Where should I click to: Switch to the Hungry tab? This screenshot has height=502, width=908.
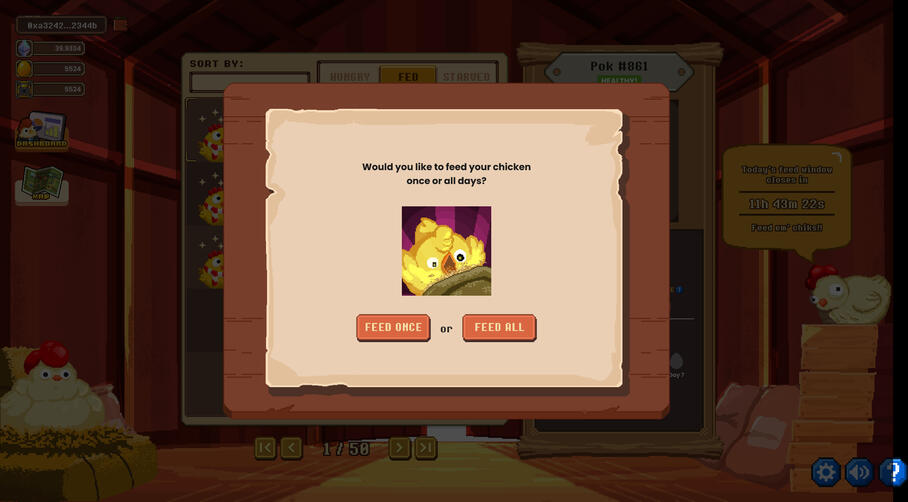click(x=349, y=76)
